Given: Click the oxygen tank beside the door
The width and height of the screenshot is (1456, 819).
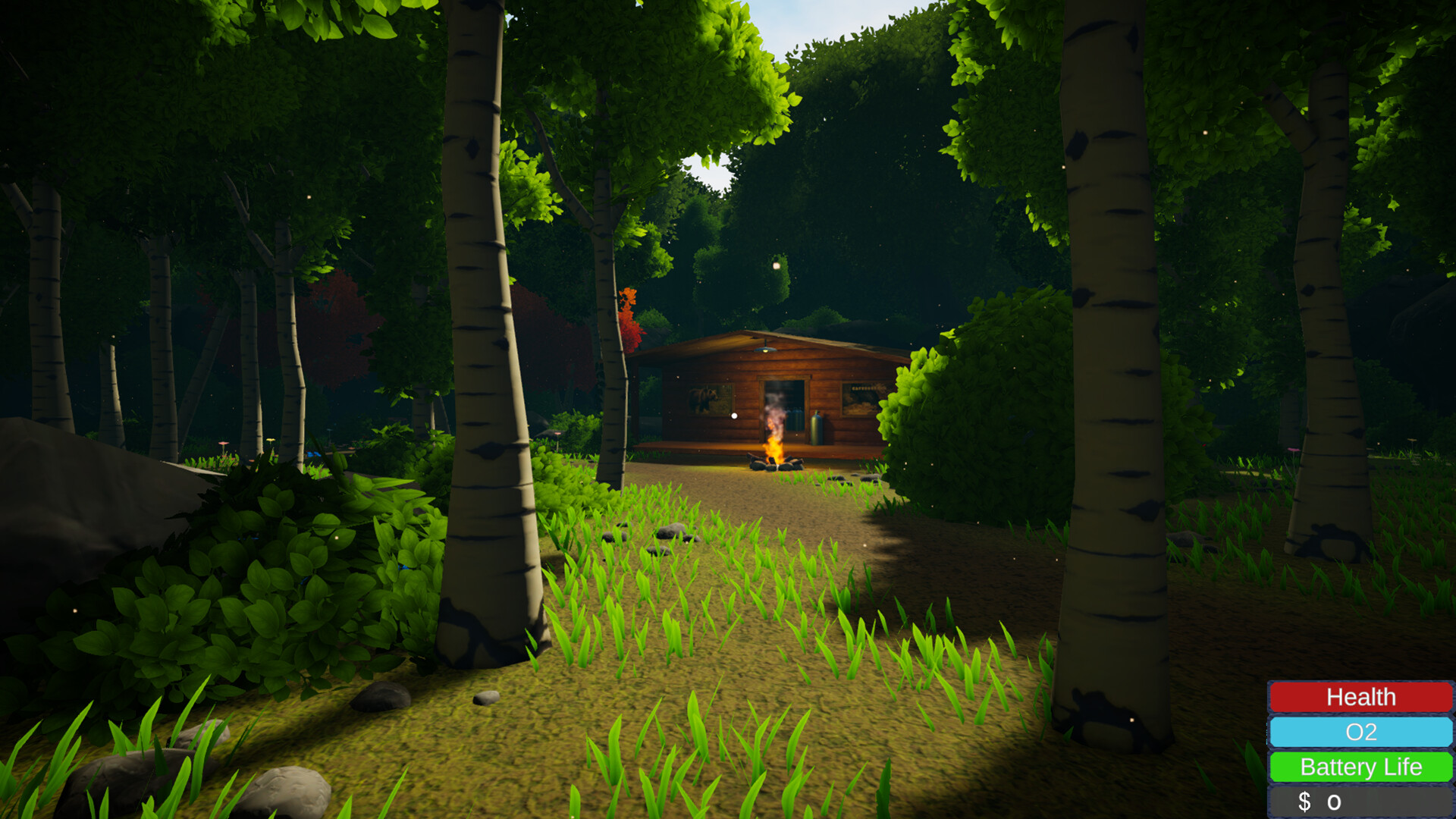Looking at the screenshot, I should click(817, 429).
